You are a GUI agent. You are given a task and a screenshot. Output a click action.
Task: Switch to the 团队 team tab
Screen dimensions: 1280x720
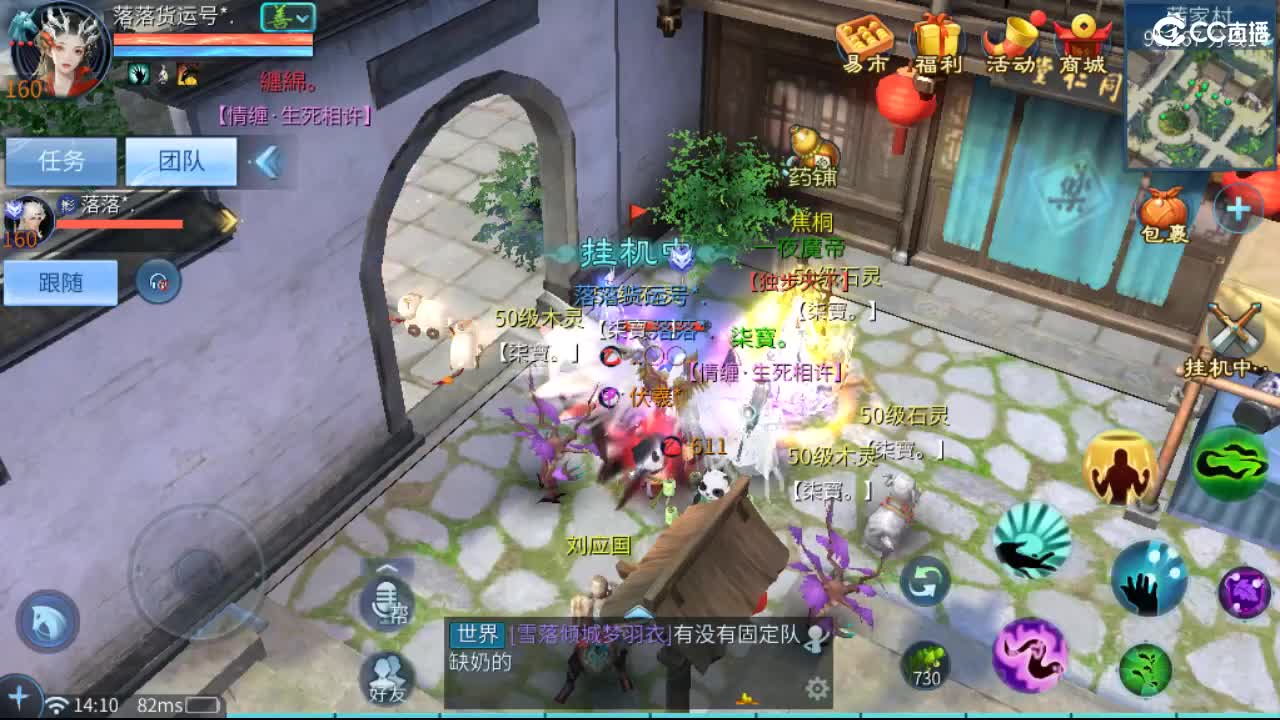(183, 161)
